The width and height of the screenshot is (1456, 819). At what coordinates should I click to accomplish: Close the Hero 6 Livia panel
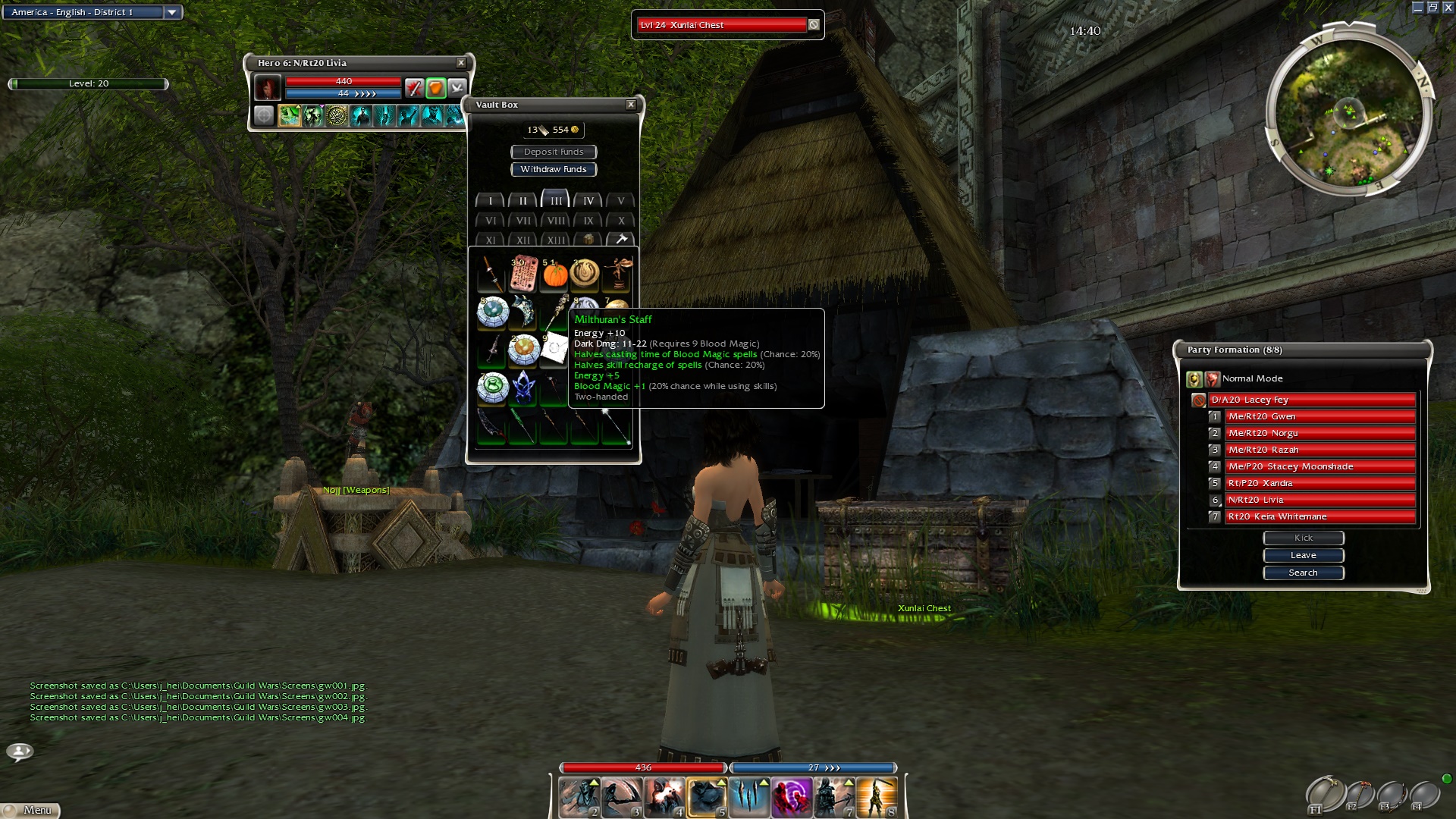point(460,63)
